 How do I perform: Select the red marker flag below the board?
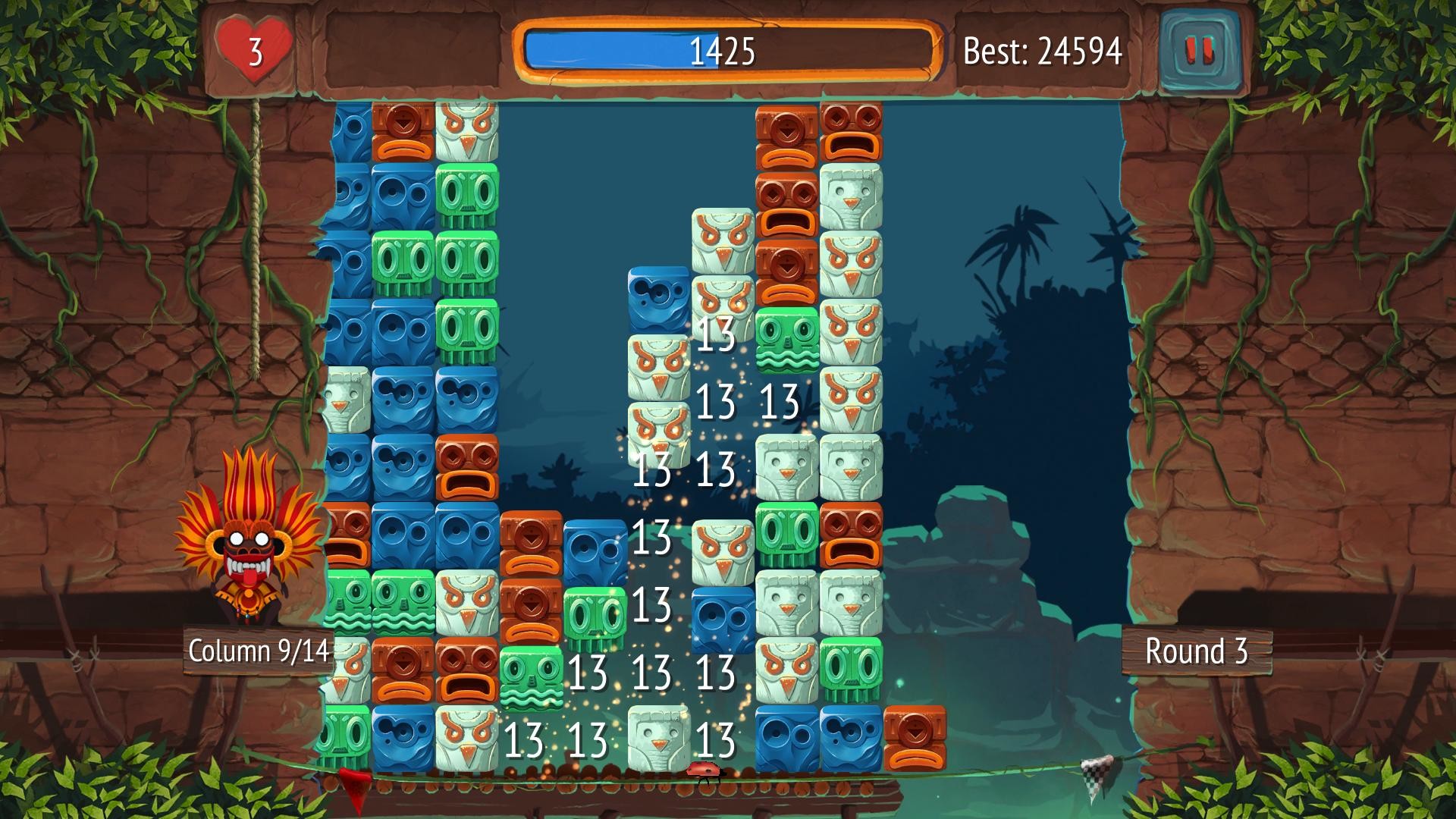tap(353, 781)
